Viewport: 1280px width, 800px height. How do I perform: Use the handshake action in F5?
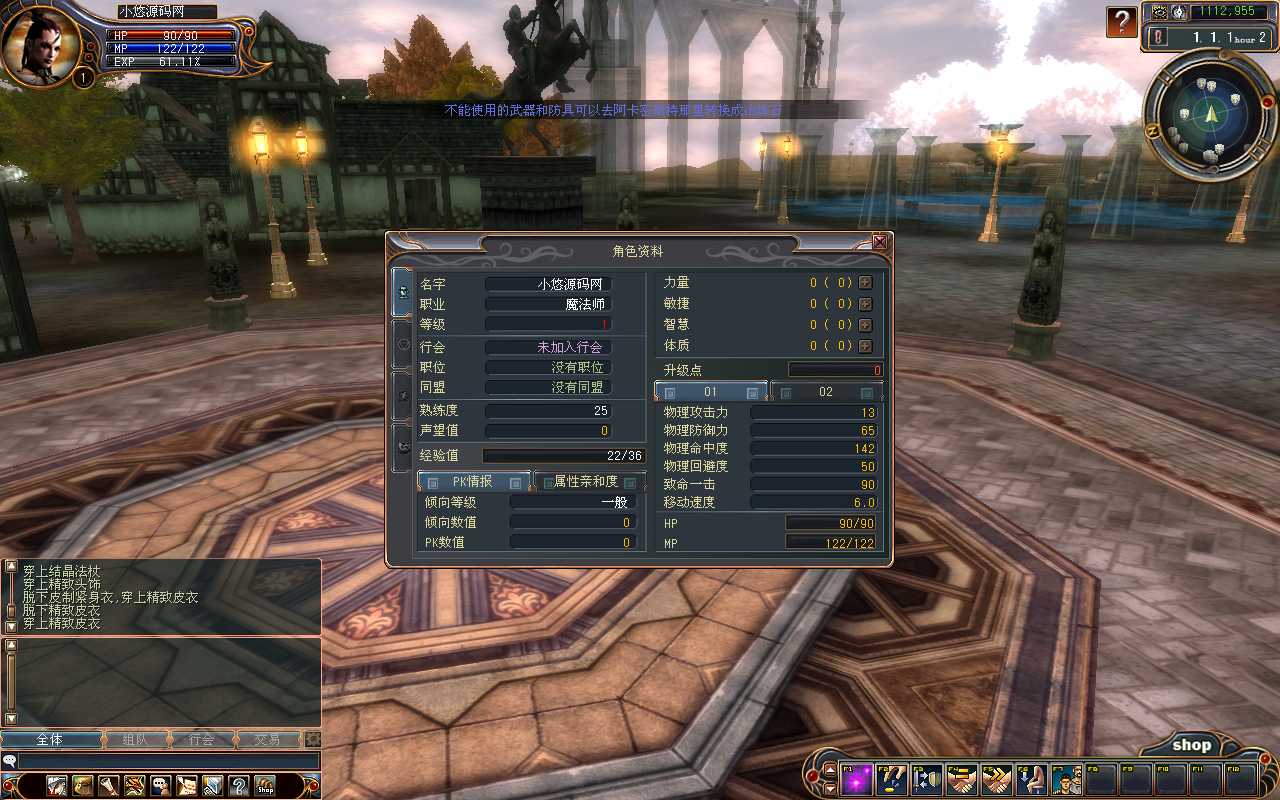point(995,778)
